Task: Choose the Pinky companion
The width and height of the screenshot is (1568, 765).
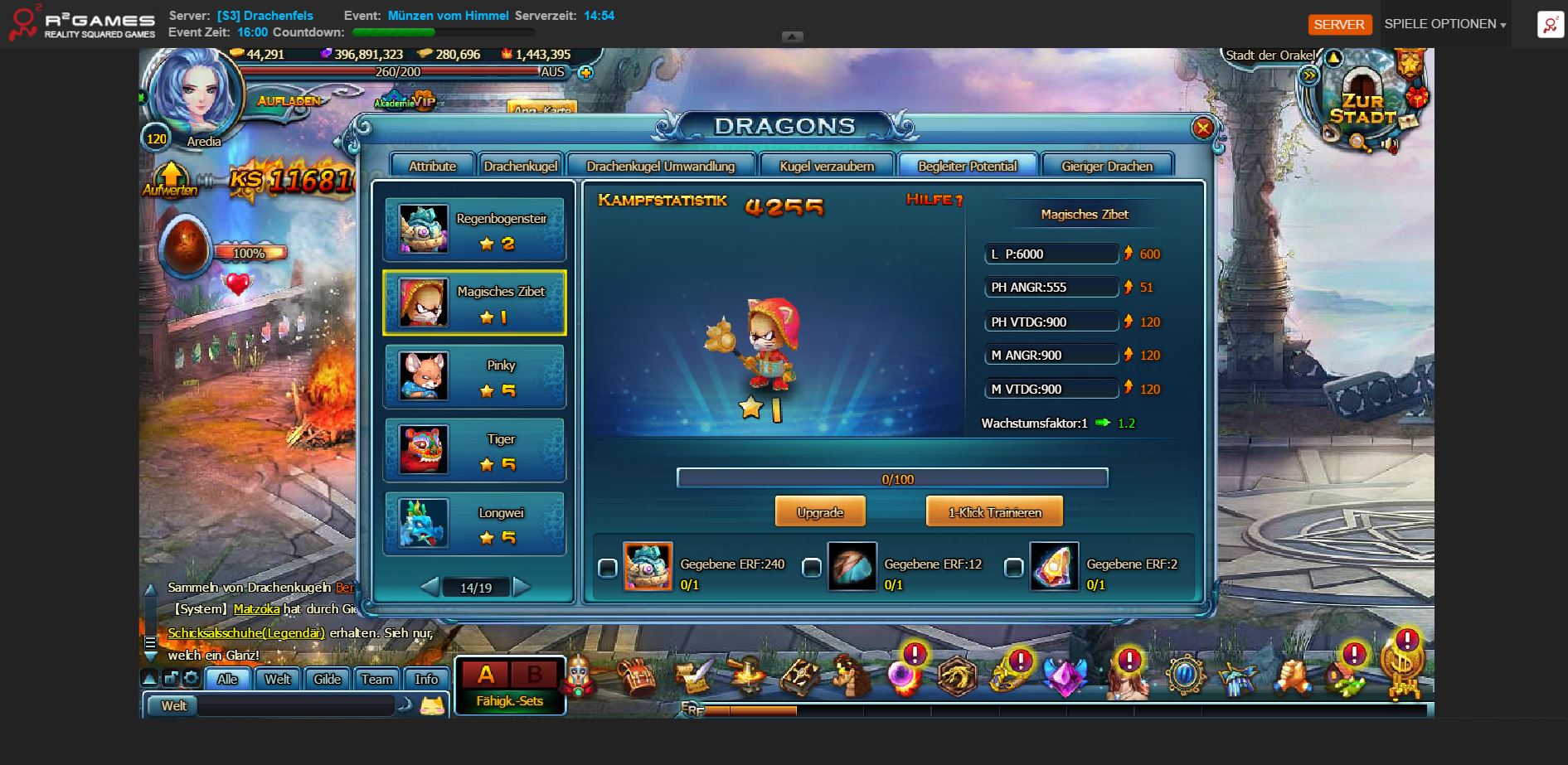Action: [474, 377]
